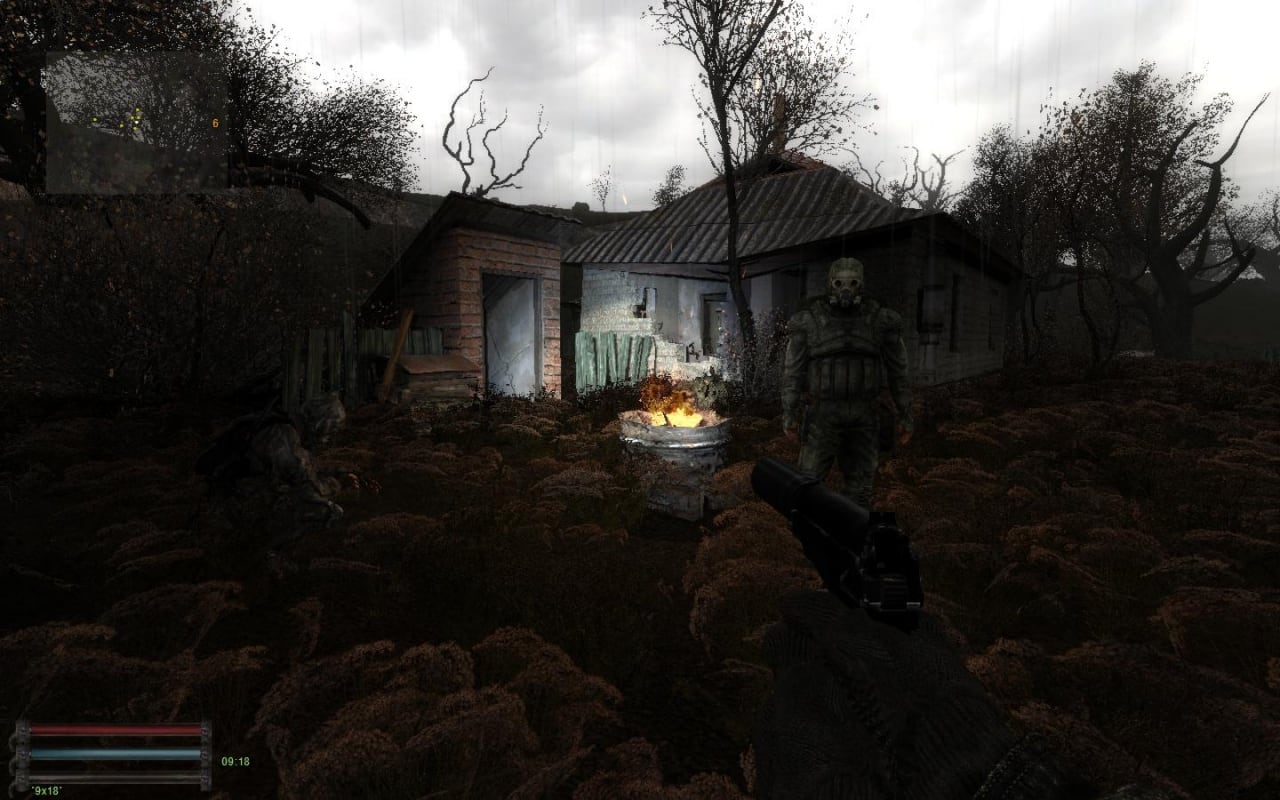The height and width of the screenshot is (800, 1280).
Task: Click the minimap in the corner
Action: (x=135, y=122)
